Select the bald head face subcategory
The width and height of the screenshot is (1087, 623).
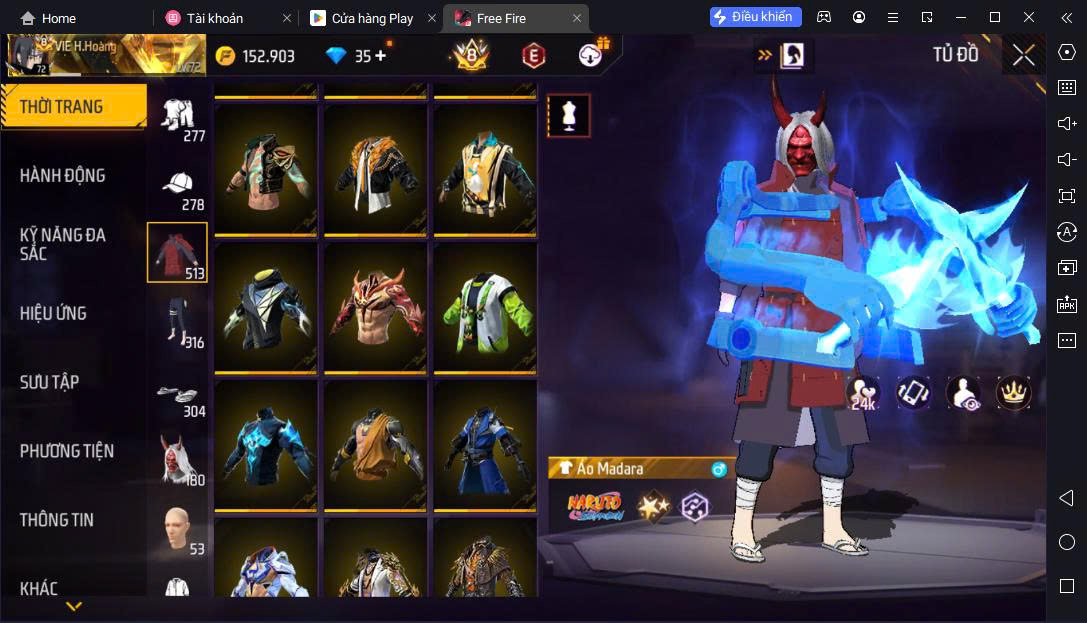click(178, 530)
